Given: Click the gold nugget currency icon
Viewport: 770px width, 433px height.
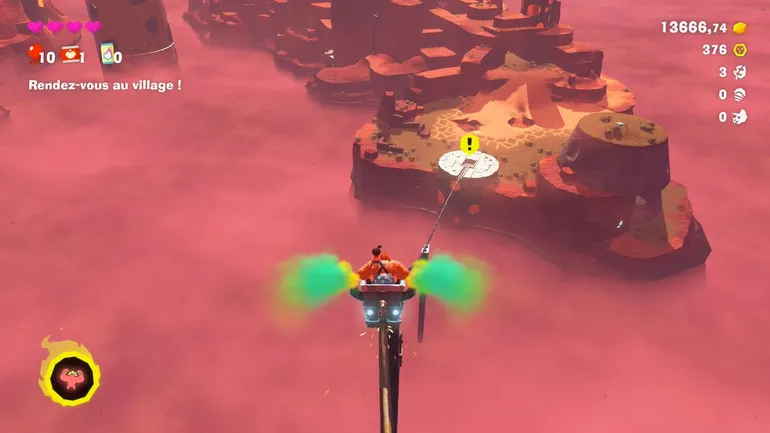Looking at the screenshot, I should 740,27.
